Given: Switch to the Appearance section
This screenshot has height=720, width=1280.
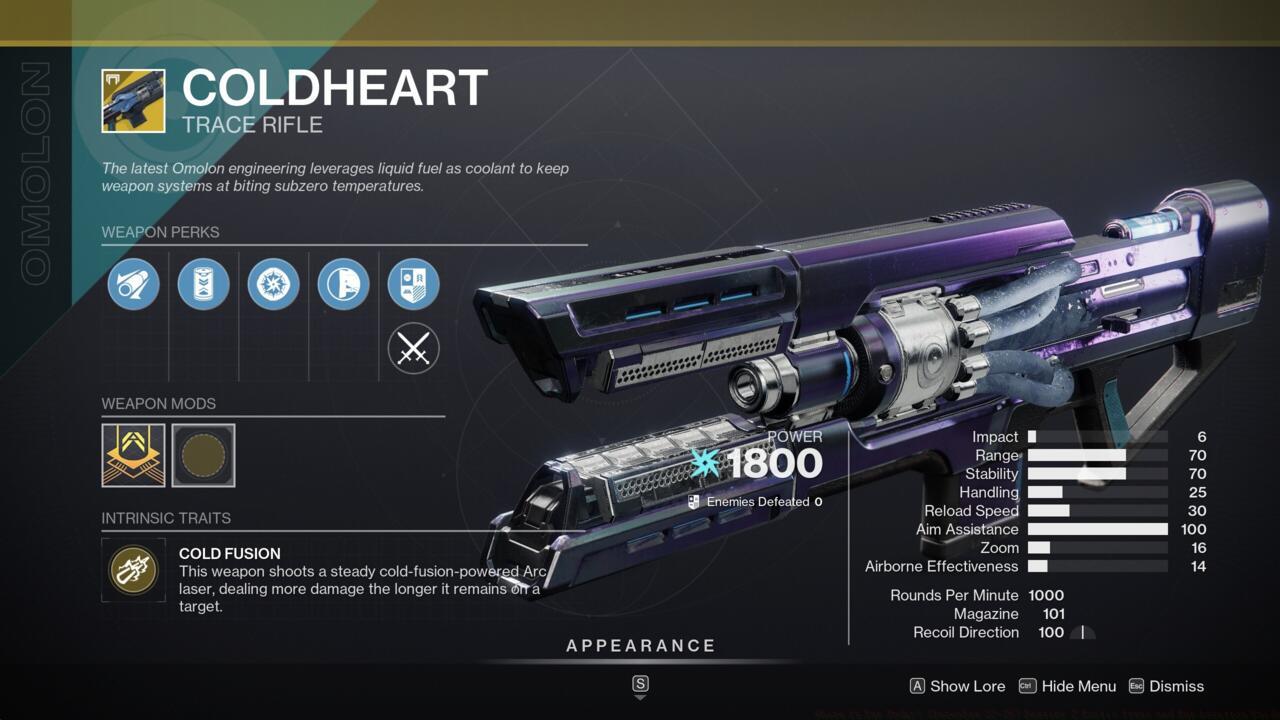Looking at the screenshot, I should coord(641,645).
